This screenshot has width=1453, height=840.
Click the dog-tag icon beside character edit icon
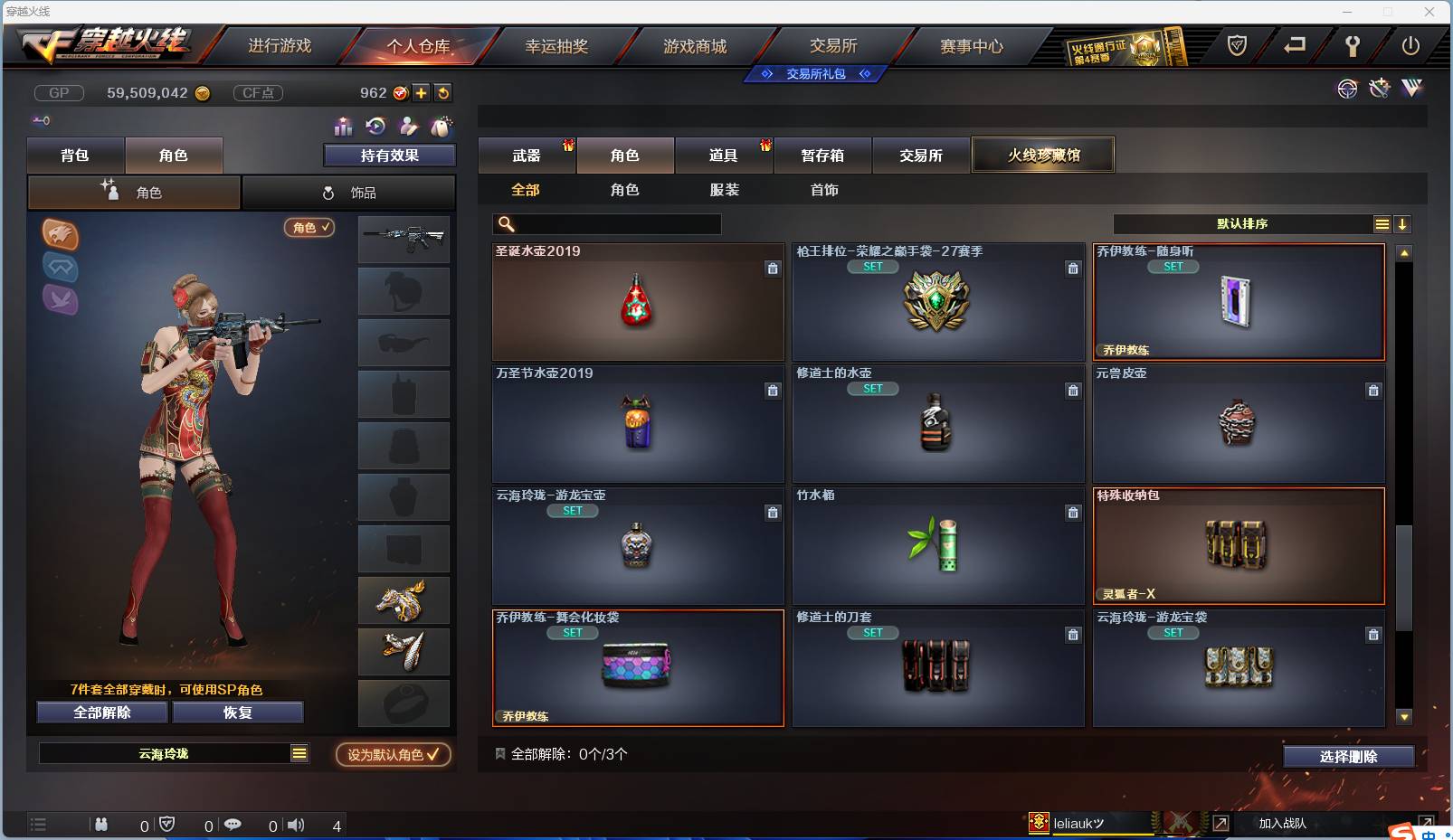pos(442,127)
